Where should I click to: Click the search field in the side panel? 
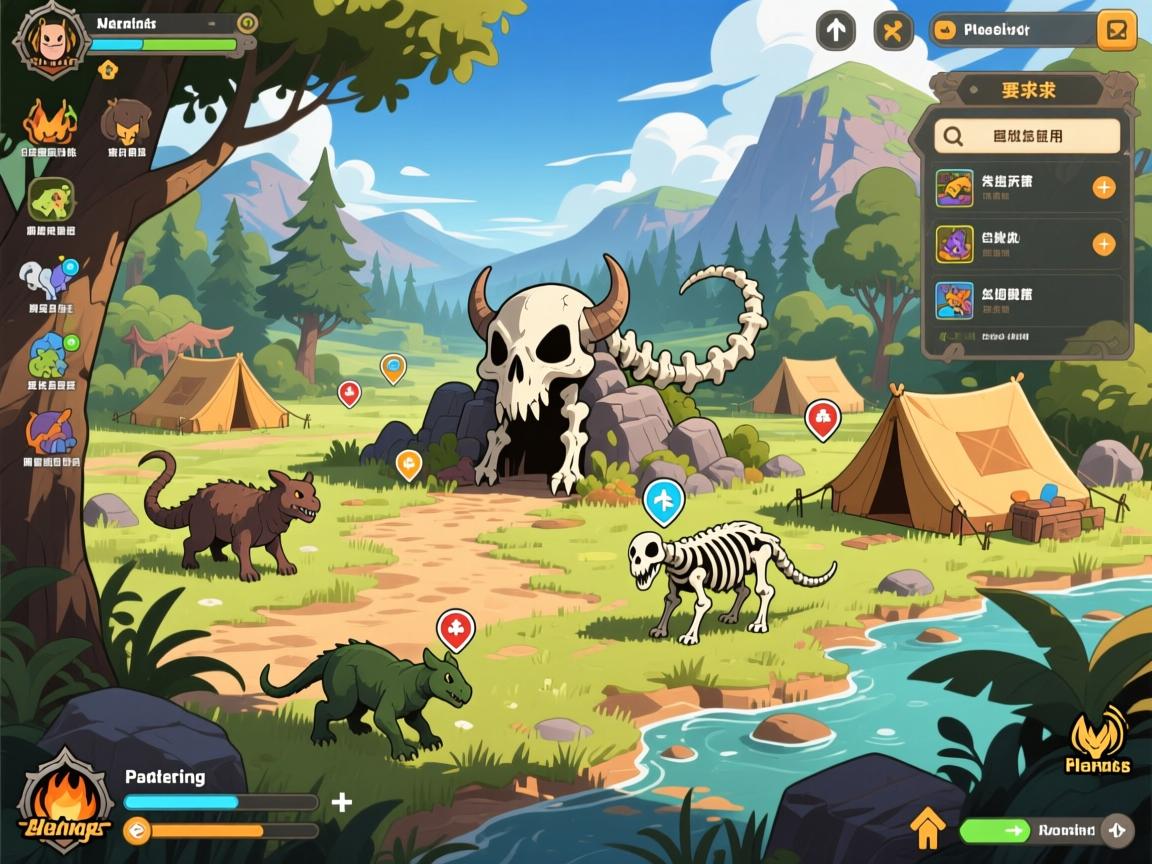(x=1027, y=136)
